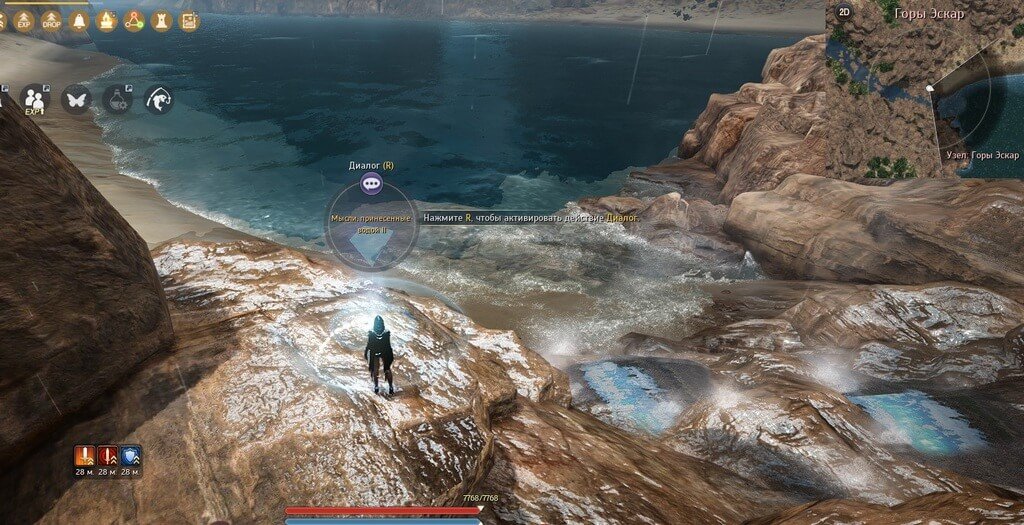Click the white butterfly icon
The image size is (1024, 525).
pos(76,98)
